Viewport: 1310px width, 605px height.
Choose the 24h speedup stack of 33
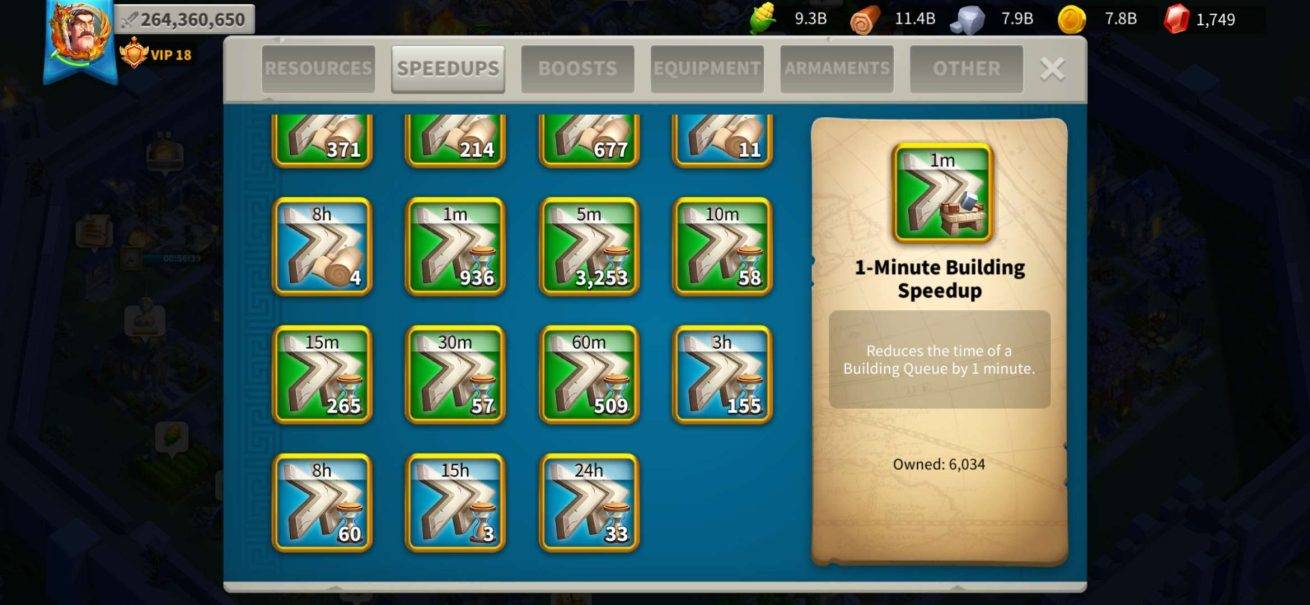click(589, 502)
